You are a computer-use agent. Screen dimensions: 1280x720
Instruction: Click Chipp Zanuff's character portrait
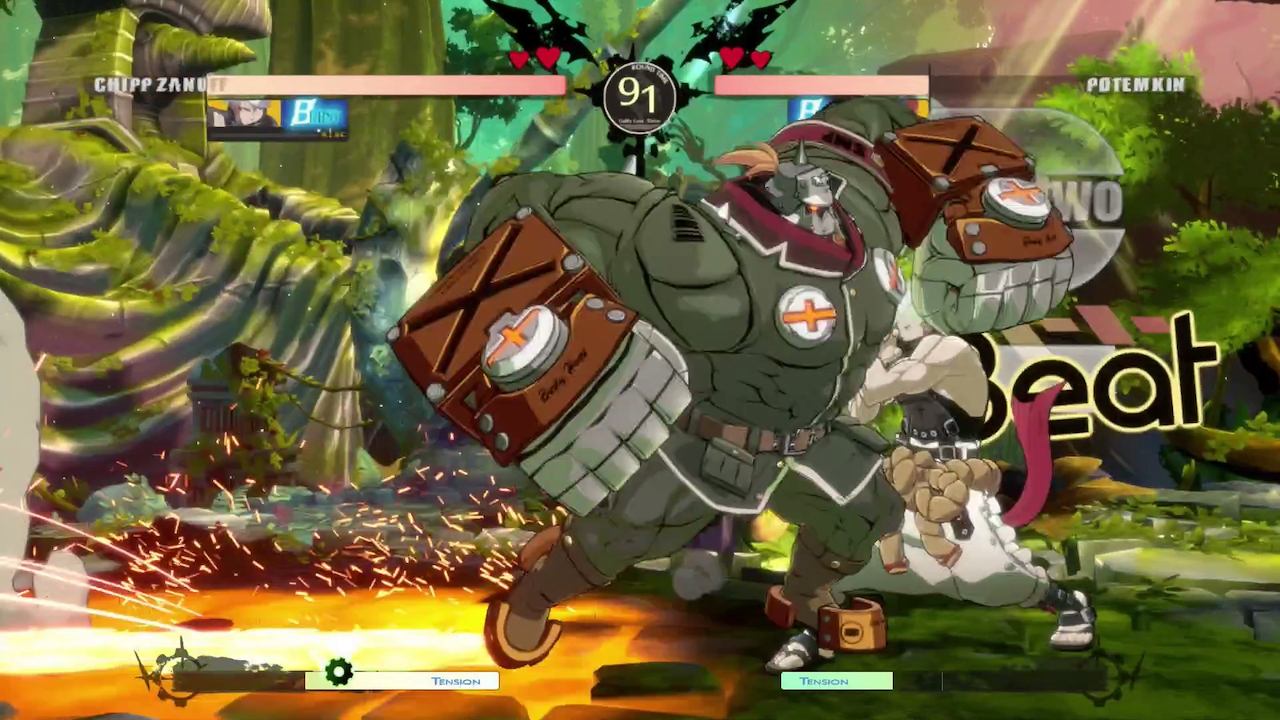coord(243,116)
